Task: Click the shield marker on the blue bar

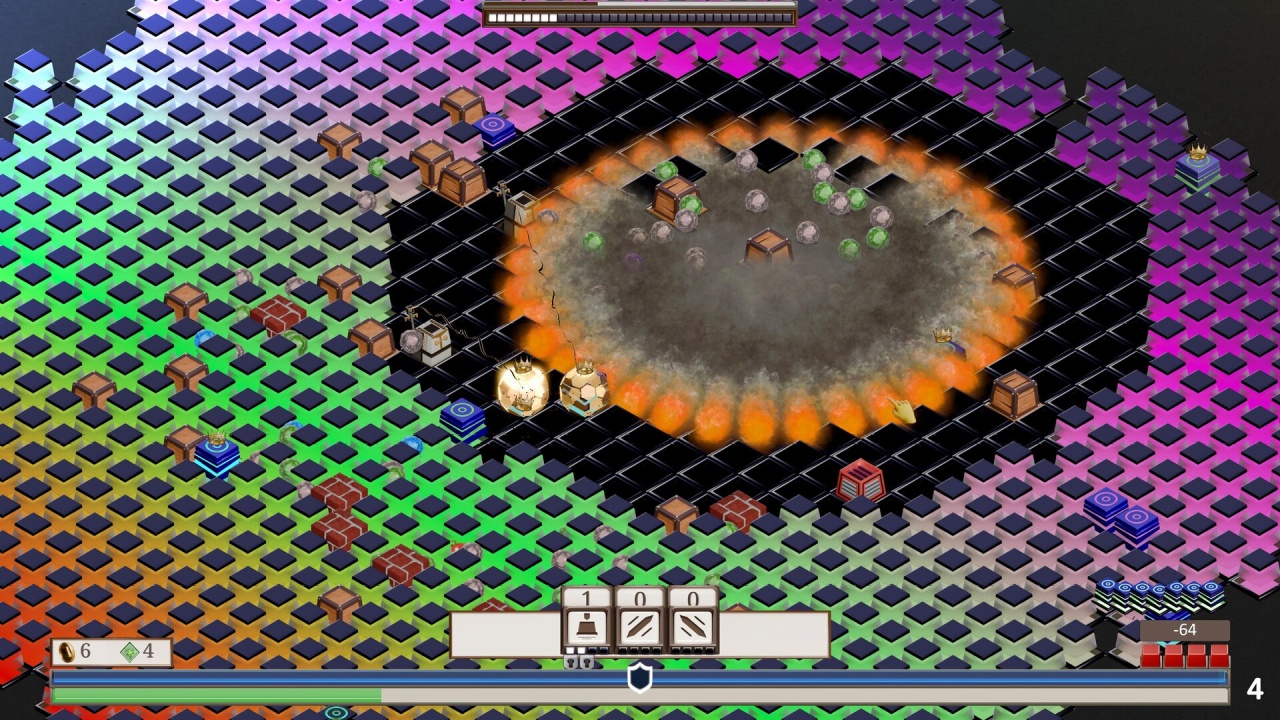Action: click(x=640, y=678)
